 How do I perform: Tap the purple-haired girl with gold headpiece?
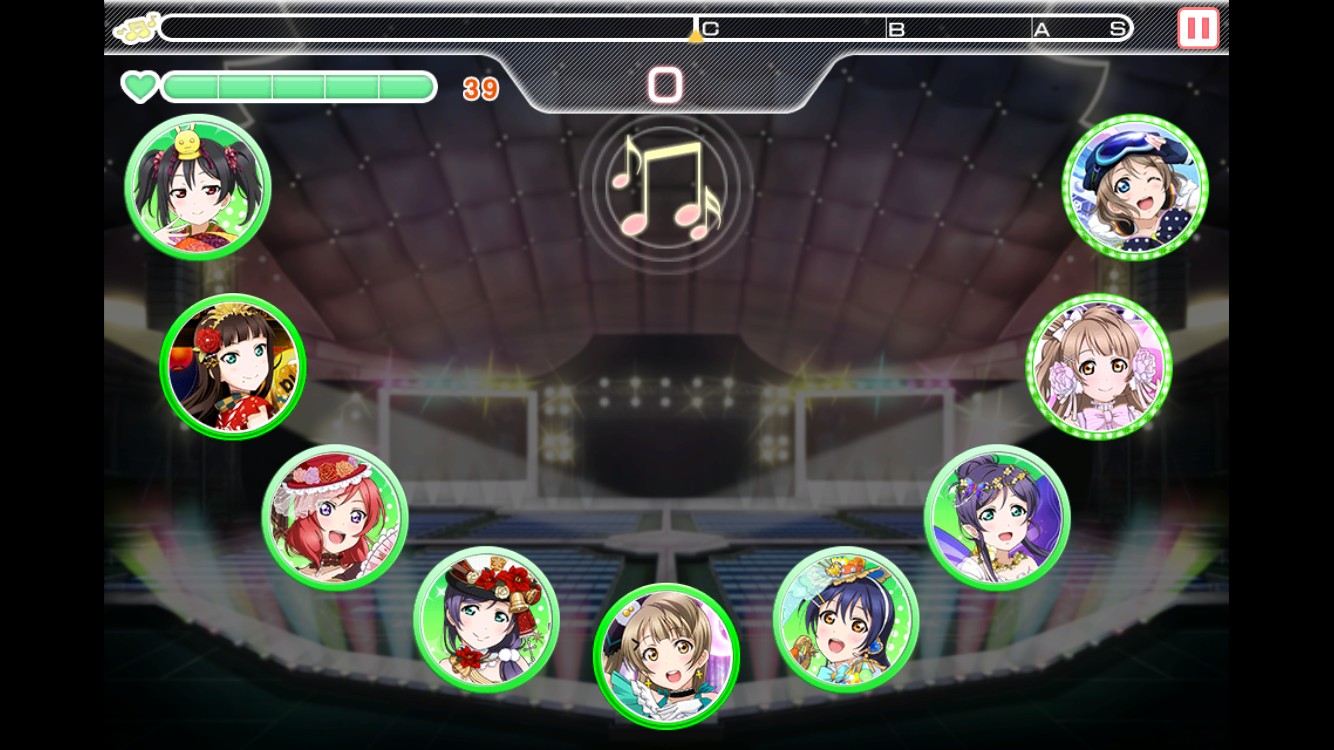[997, 517]
